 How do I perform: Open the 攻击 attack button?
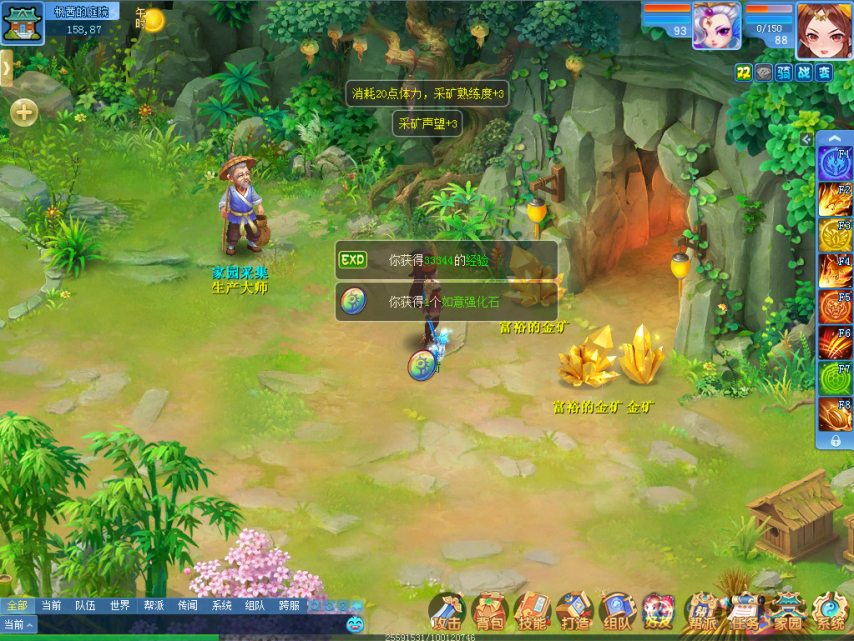[447, 611]
